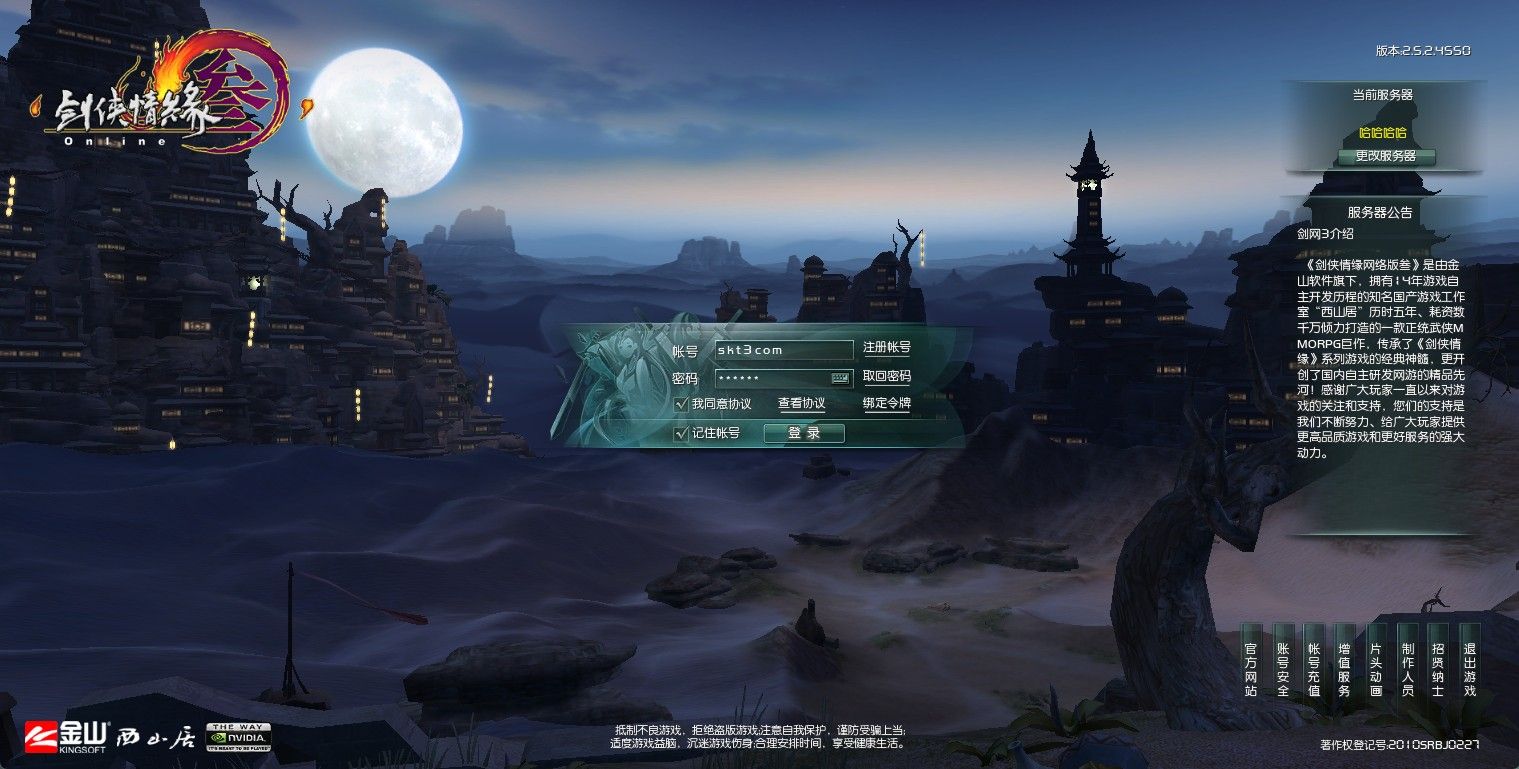This screenshot has height=769, width=1519.
Task: Click the 登录 login button
Action: 803,433
